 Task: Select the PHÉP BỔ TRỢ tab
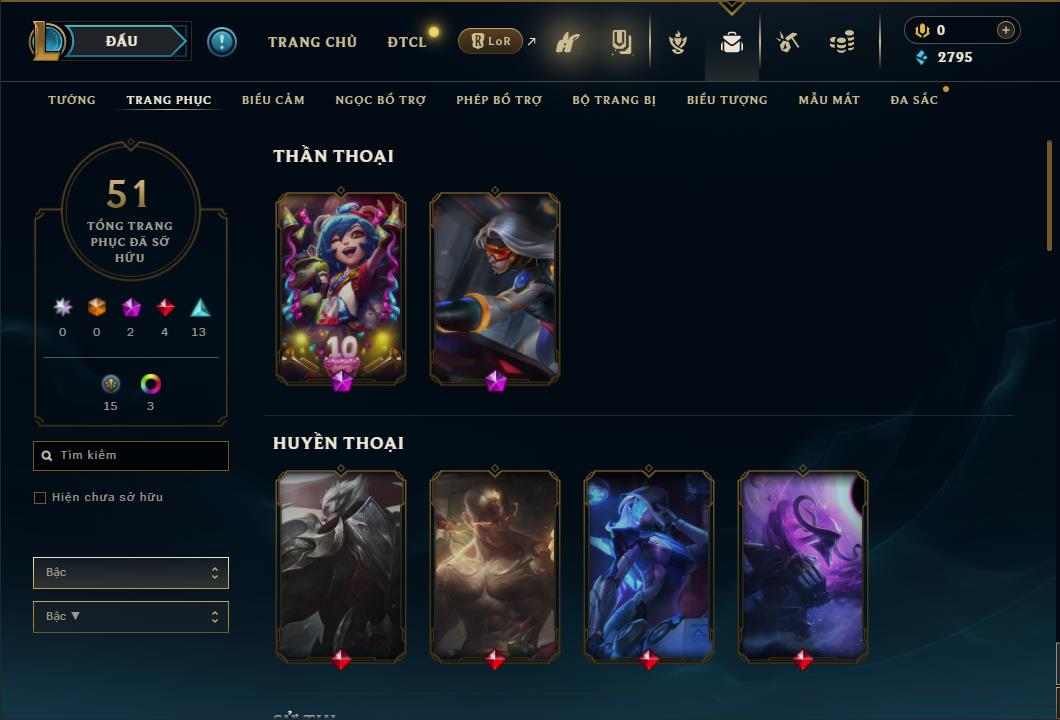click(x=499, y=100)
